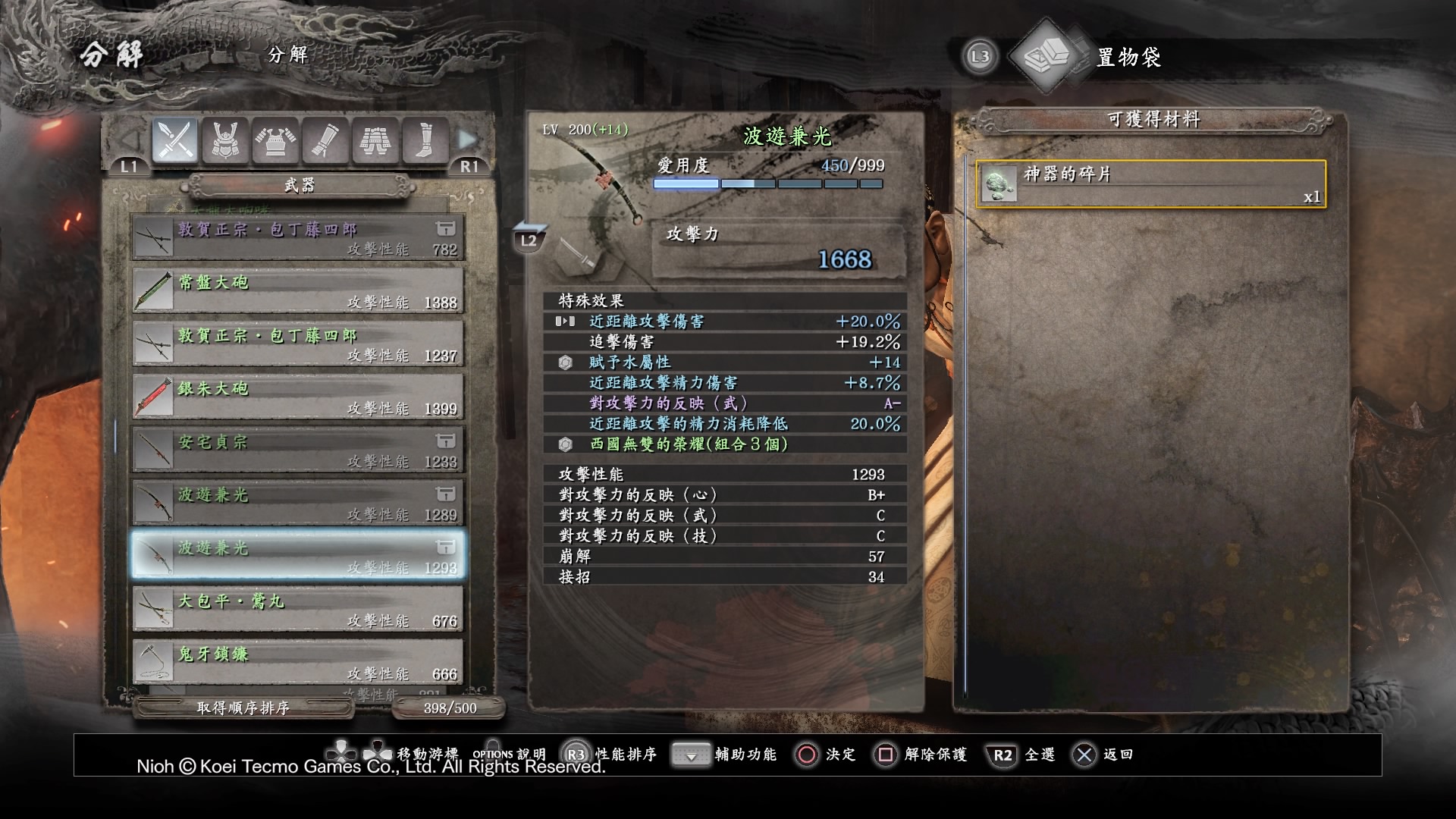Open the helmet category tab
Screen dimensions: 1456x819
[225, 140]
